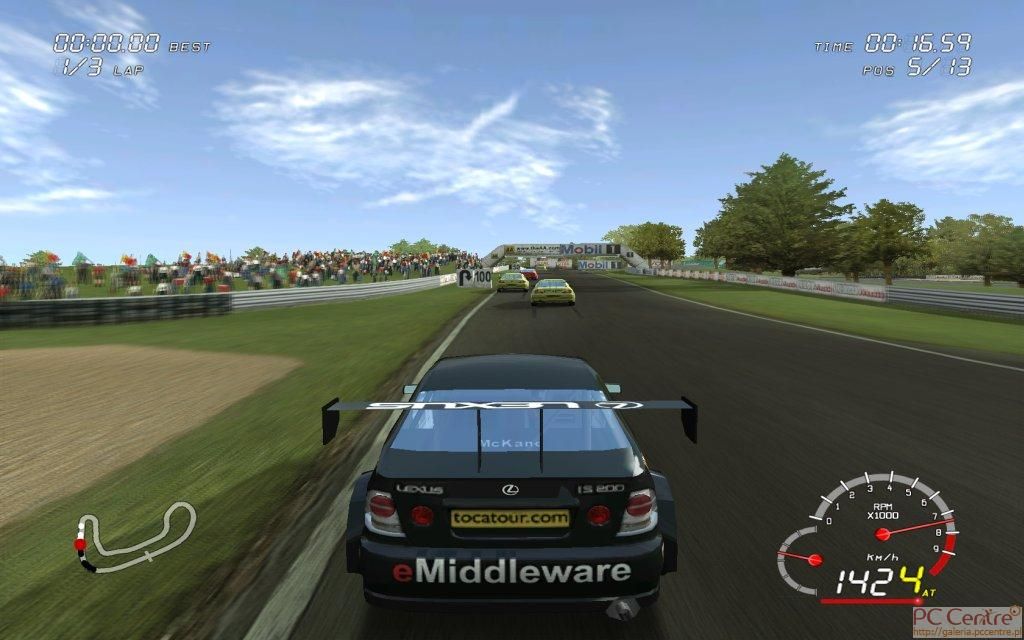Click the PC Centre watermark logo
The height and width of the screenshot is (640, 1024).
point(966,622)
